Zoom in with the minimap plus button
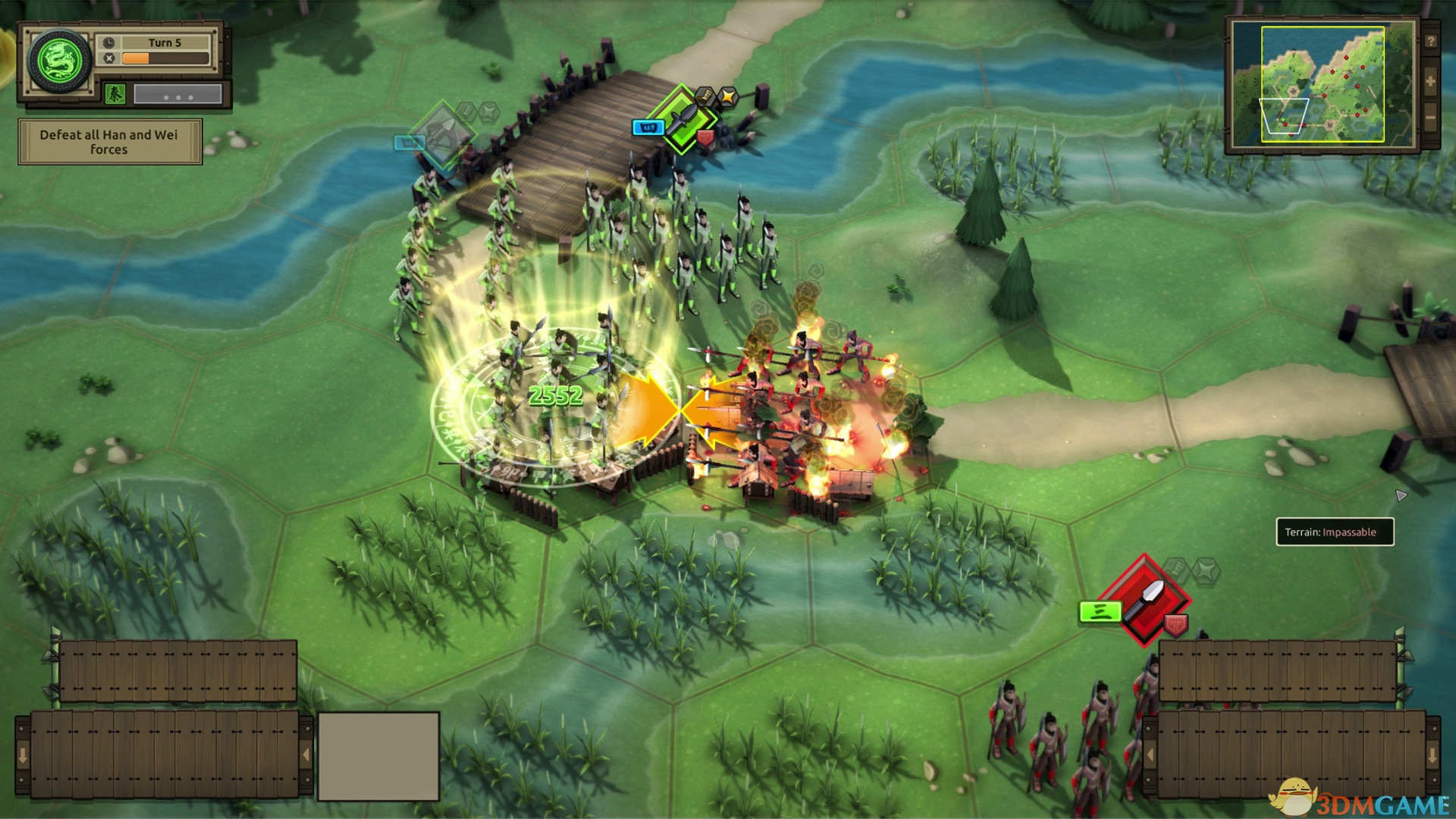The image size is (1456, 819). pos(1430,81)
